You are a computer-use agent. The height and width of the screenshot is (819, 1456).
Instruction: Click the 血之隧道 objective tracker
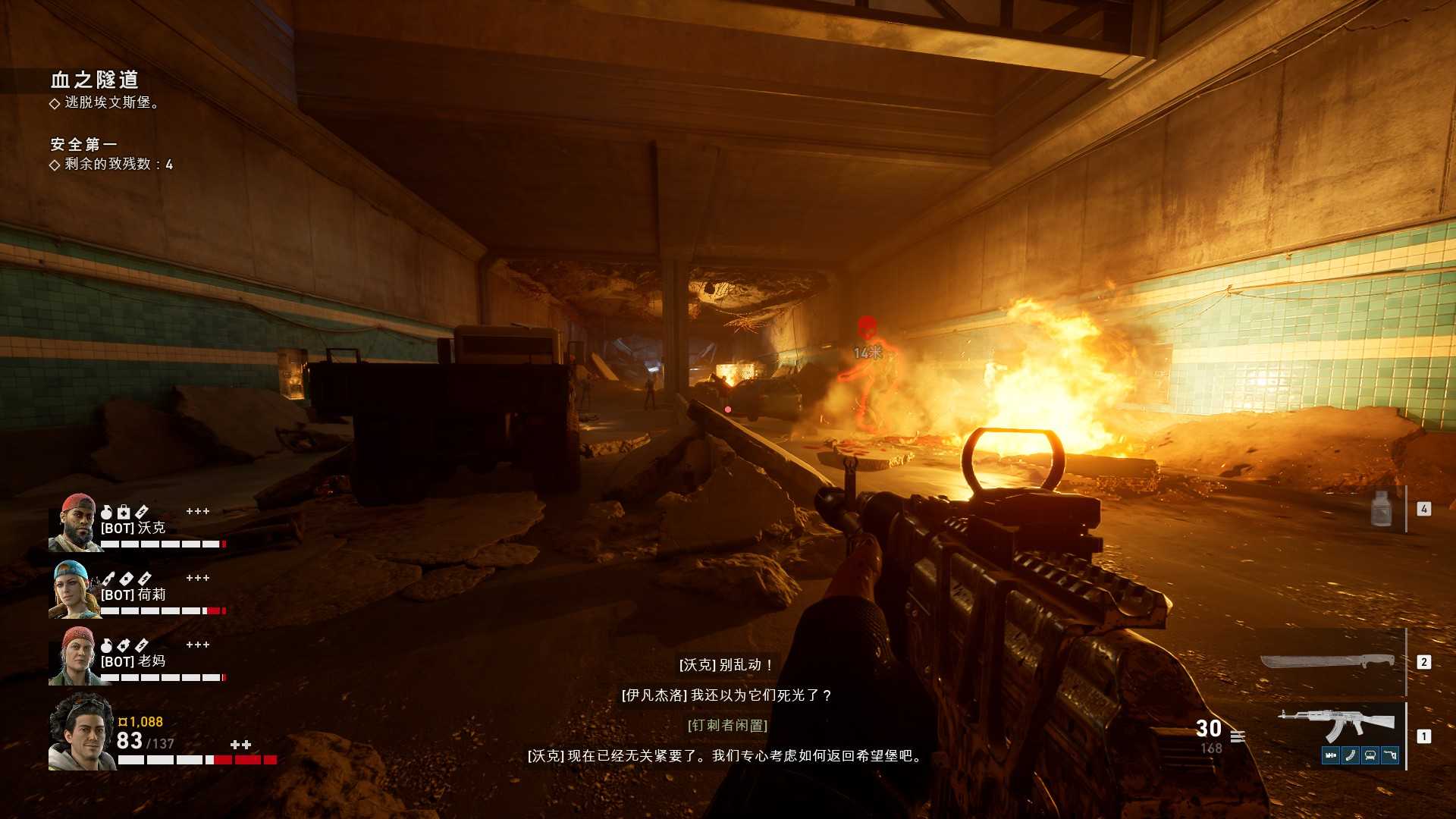coord(95,80)
